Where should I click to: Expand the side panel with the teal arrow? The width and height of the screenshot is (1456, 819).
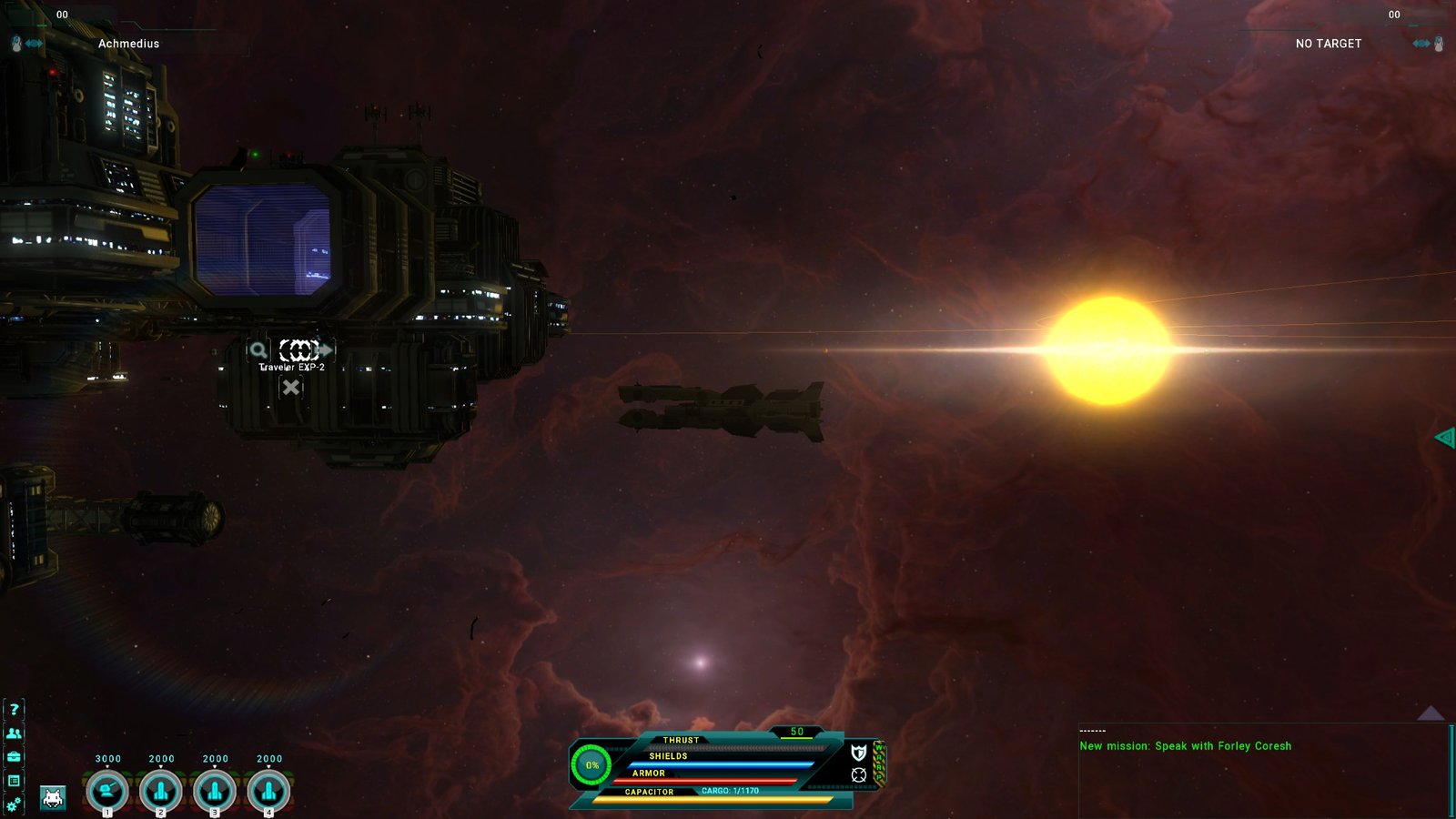1444,438
